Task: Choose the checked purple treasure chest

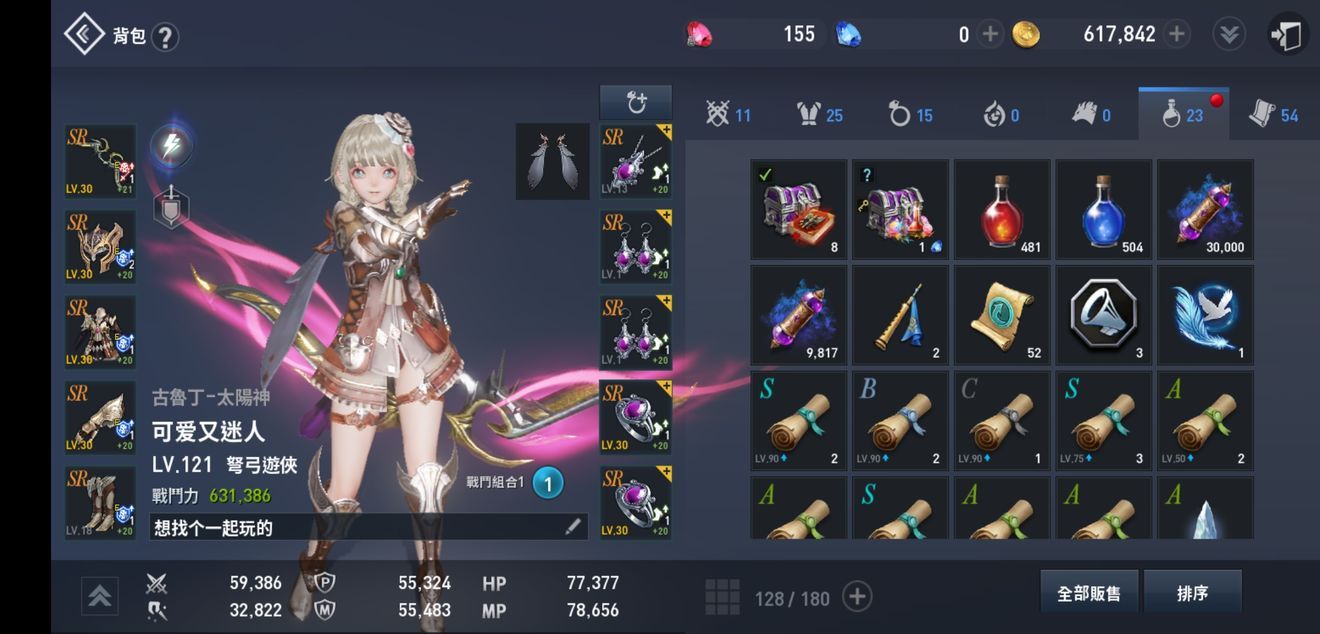Action: 799,209
